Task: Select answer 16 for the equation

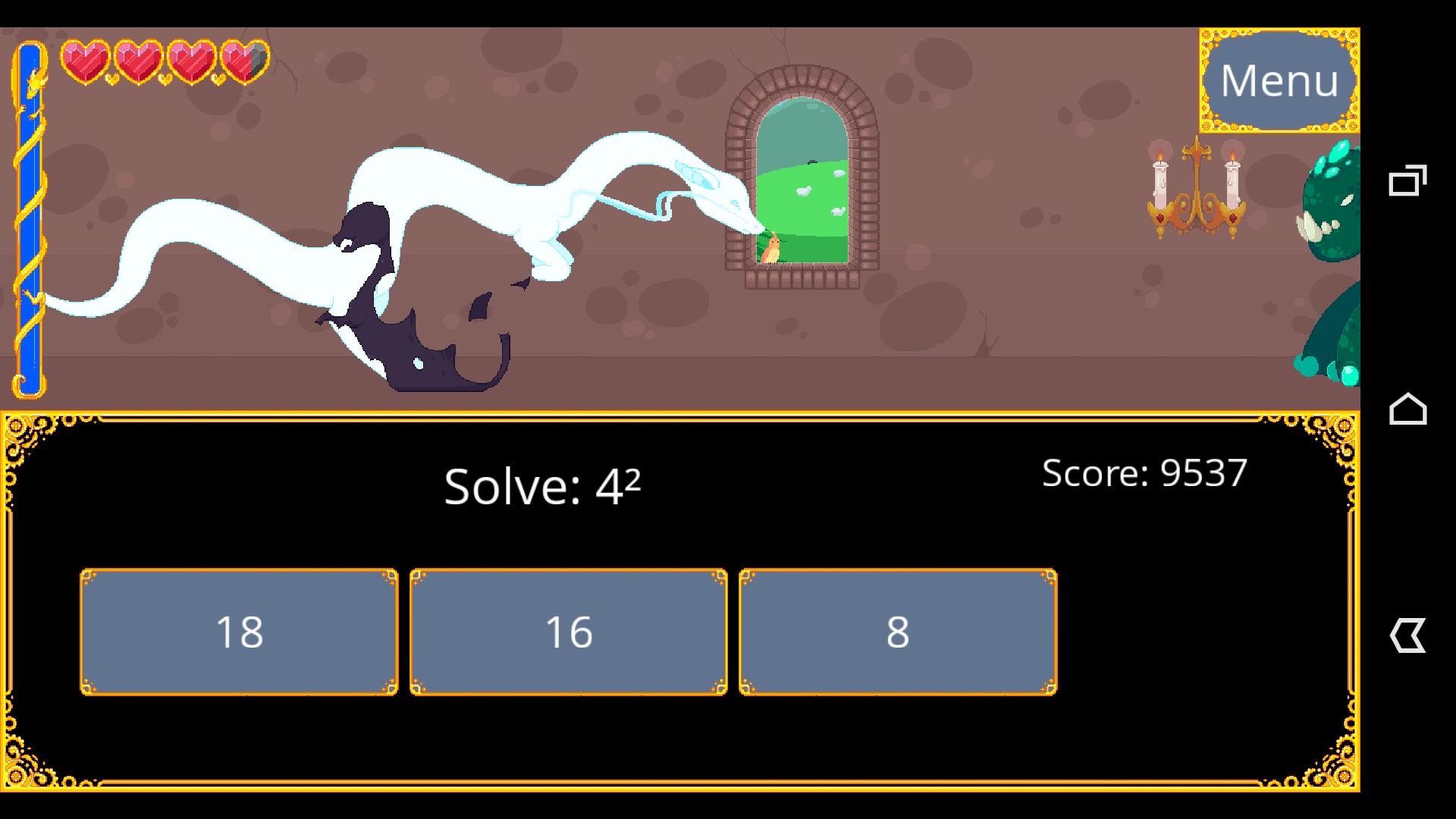Action: click(x=568, y=632)
